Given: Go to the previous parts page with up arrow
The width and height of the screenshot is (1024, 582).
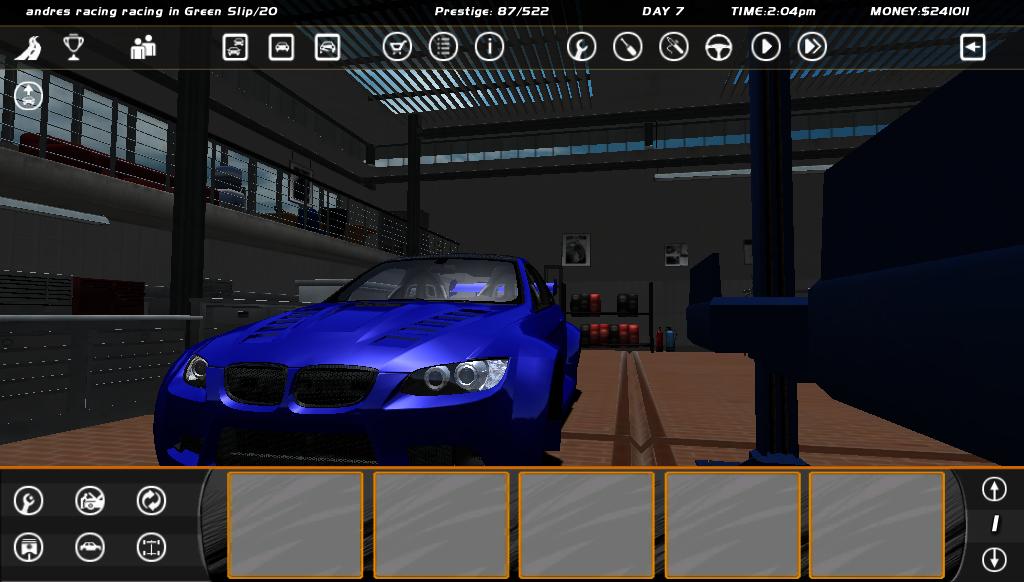Looking at the screenshot, I should (x=993, y=489).
